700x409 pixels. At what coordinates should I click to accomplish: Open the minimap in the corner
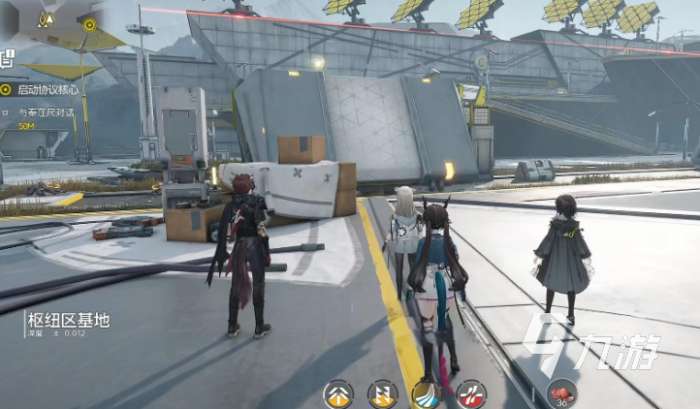tap(60, 28)
